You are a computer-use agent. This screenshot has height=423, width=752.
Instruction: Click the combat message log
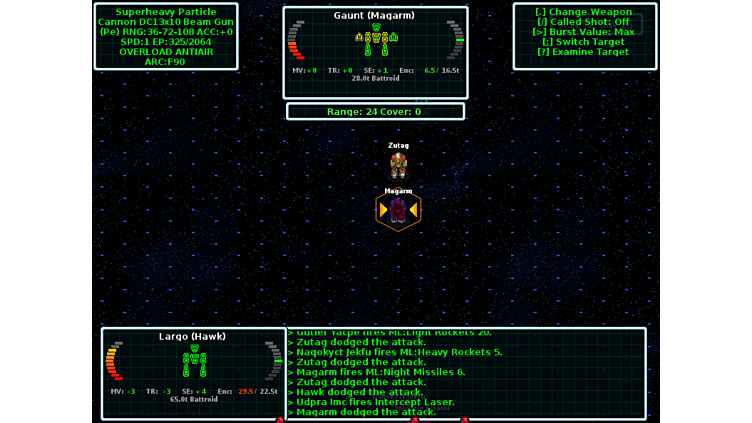tap(466, 372)
